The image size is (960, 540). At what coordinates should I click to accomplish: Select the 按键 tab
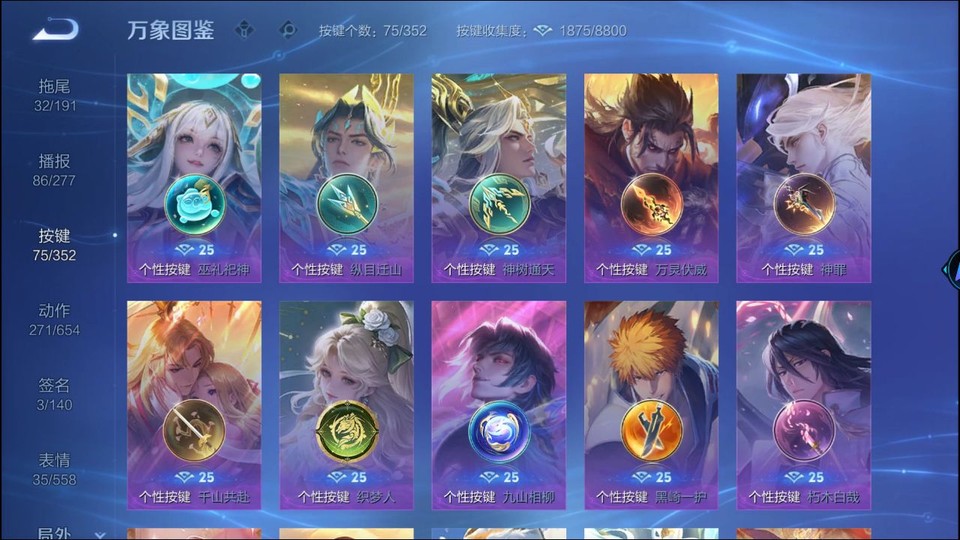point(54,245)
